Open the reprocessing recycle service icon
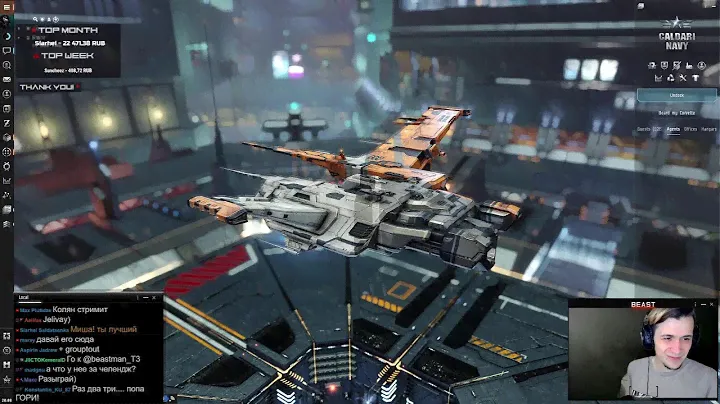 click(669, 77)
